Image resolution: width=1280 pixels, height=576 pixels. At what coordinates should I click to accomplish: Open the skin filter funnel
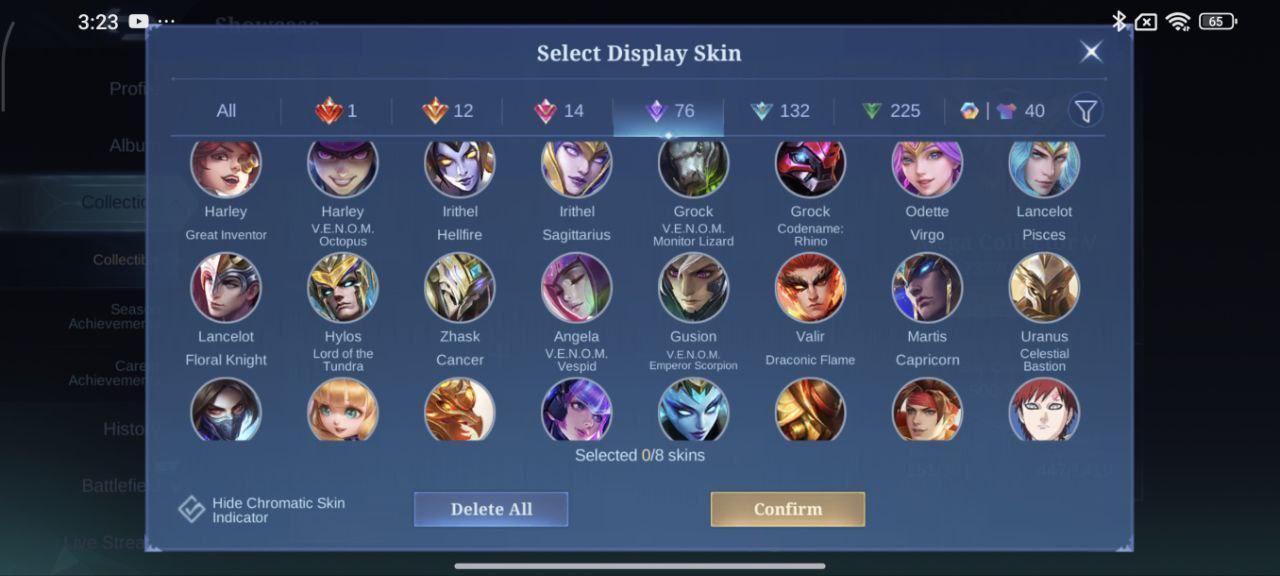pyautogui.click(x=1086, y=110)
